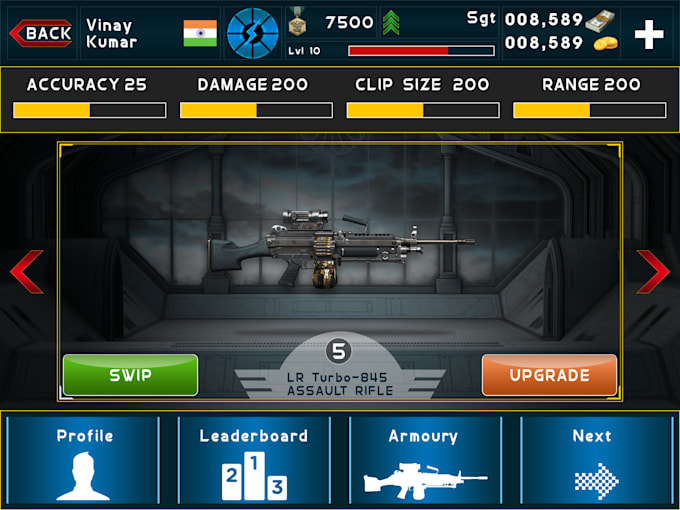The height and width of the screenshot is (510, 680).
Task: Proceed with the Next button
Action: (x=592, y=459)
